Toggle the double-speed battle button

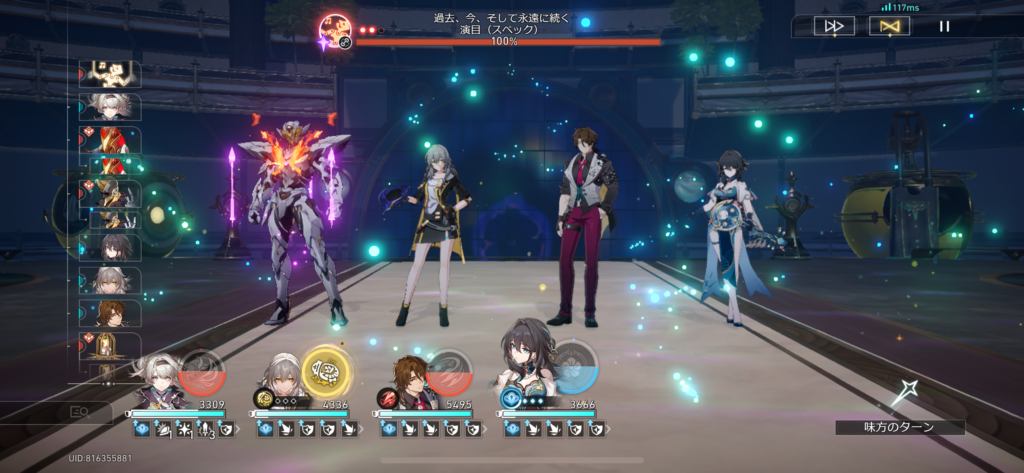click(833, 27)
